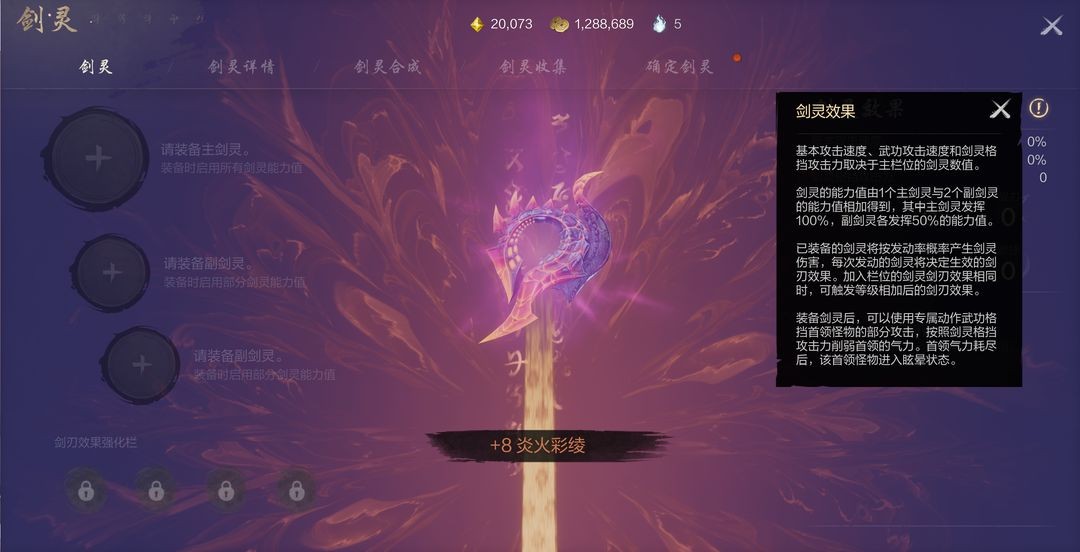Switch to the 剑灵合成 tab
1080x552 pixels.
[387, 67]
